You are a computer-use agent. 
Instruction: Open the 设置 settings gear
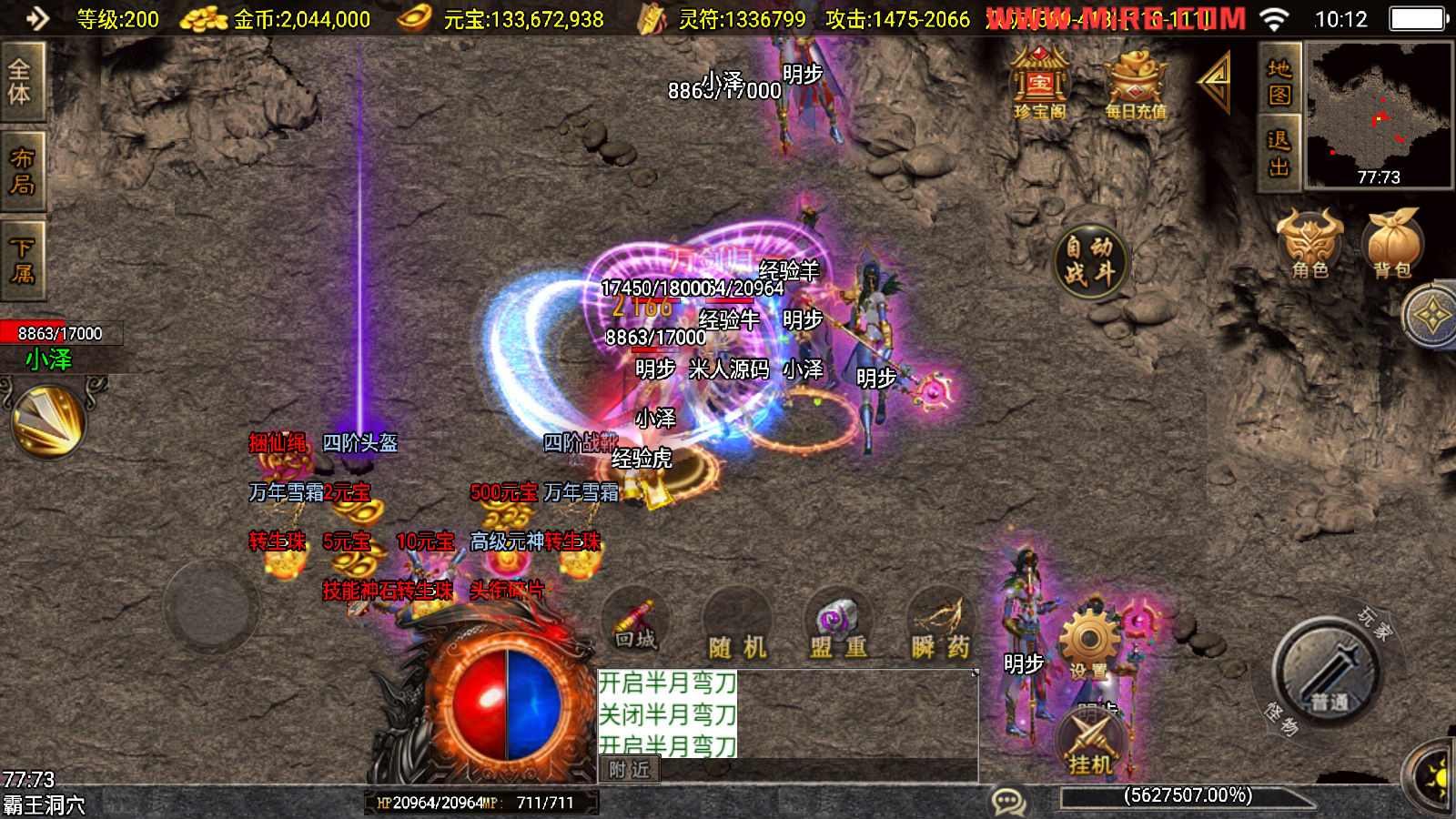(x=1088, y=644)
